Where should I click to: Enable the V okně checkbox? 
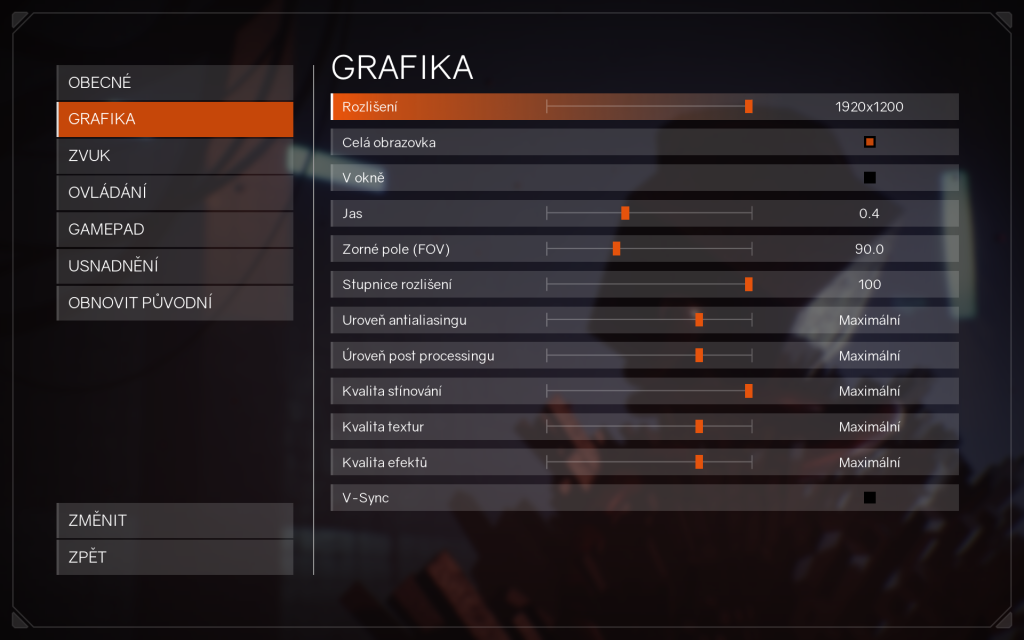[x=869, y=178]
